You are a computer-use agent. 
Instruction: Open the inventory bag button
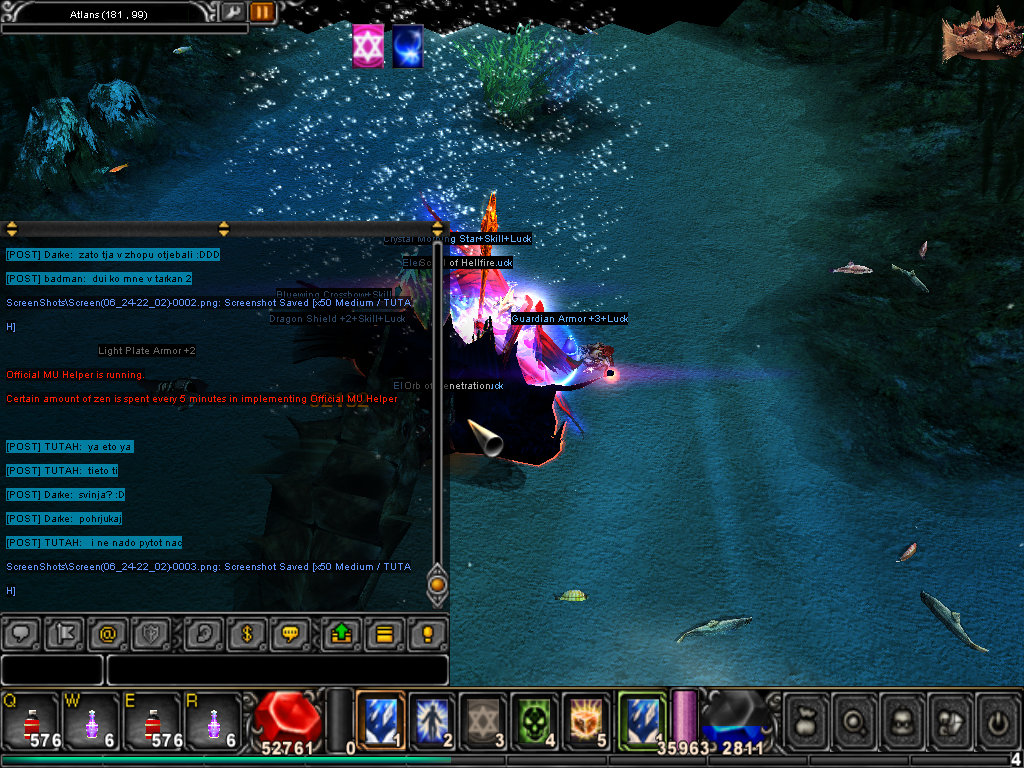pyautogui.click(x=806, y=720)
